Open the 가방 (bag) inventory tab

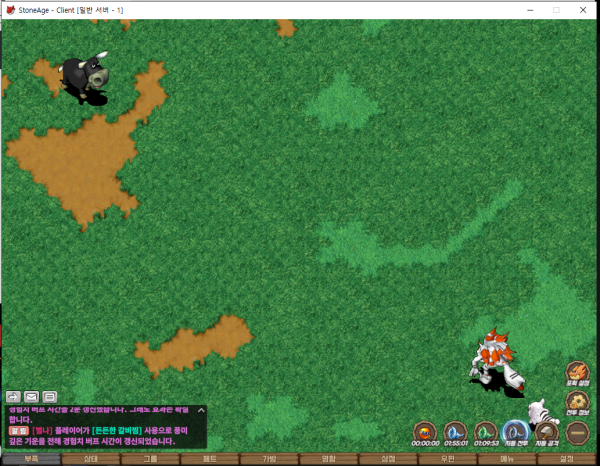point(268,459)
